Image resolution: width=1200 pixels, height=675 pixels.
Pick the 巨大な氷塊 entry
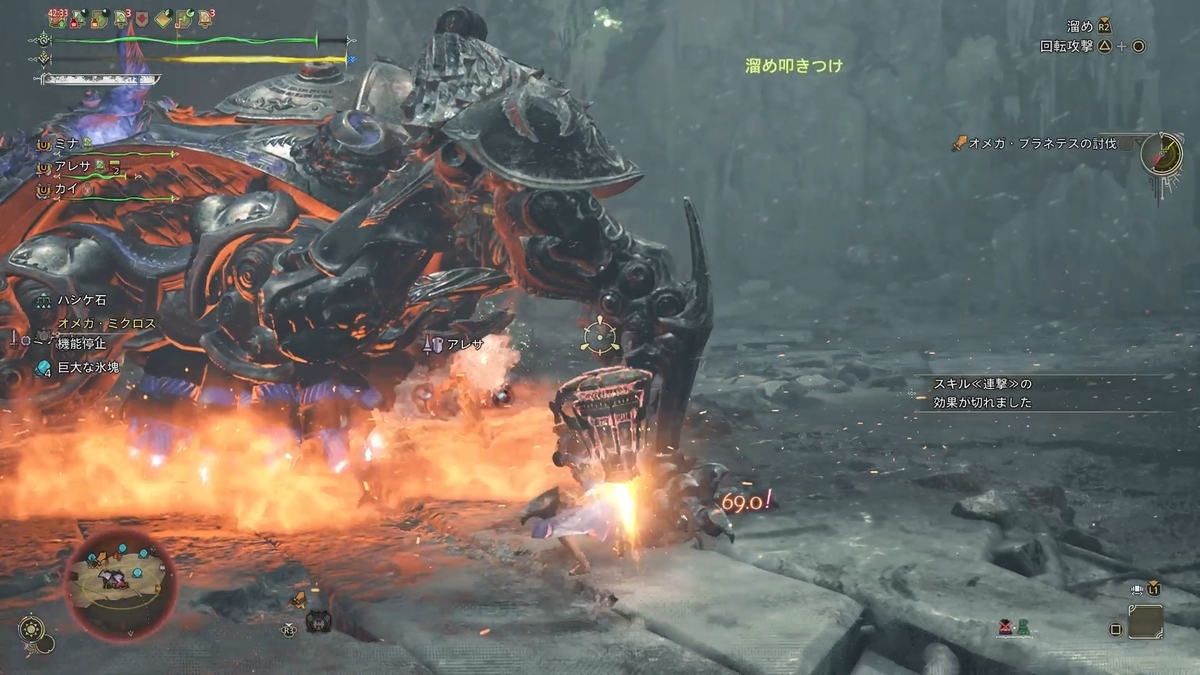click(87, 368)
